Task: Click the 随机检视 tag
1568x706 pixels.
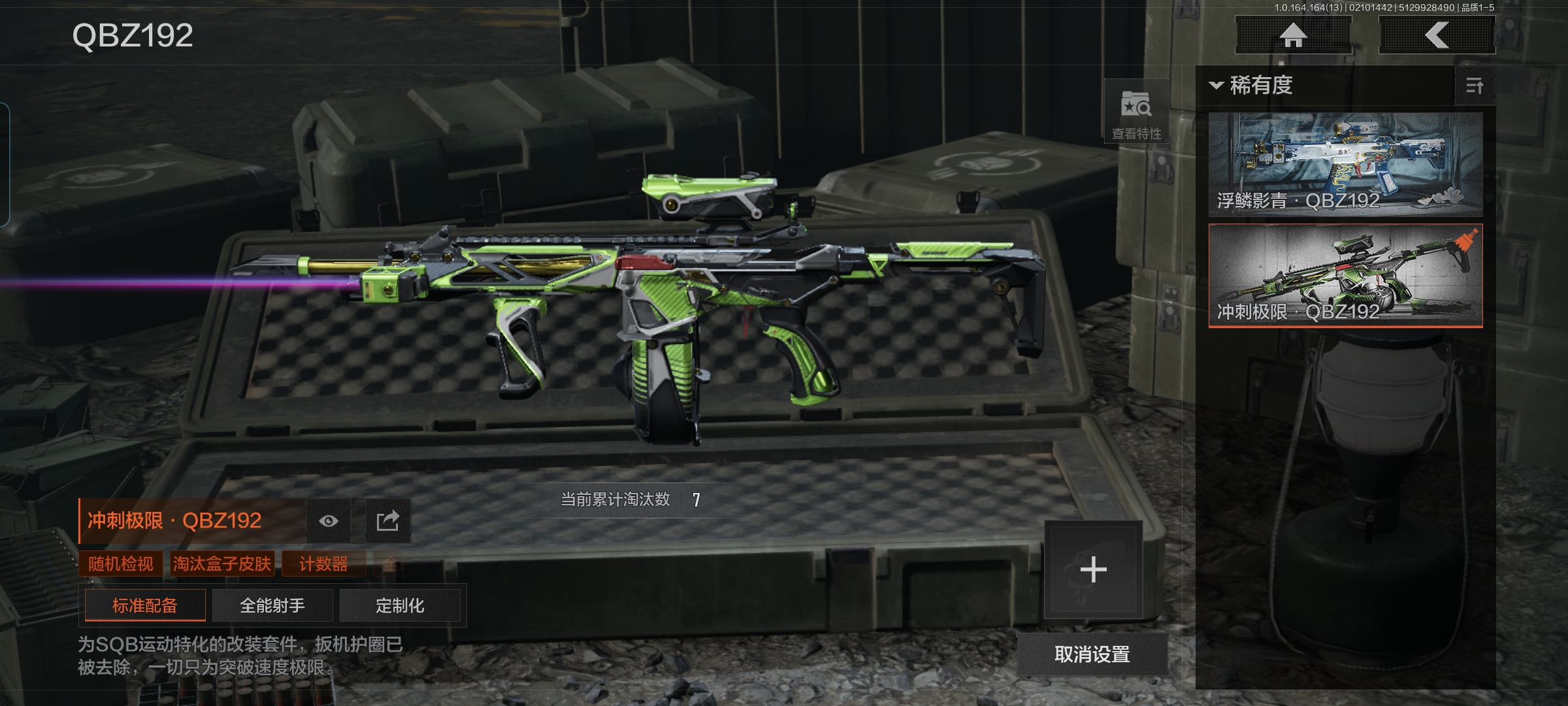Action: pyautogui.click(x=121, y=563)
